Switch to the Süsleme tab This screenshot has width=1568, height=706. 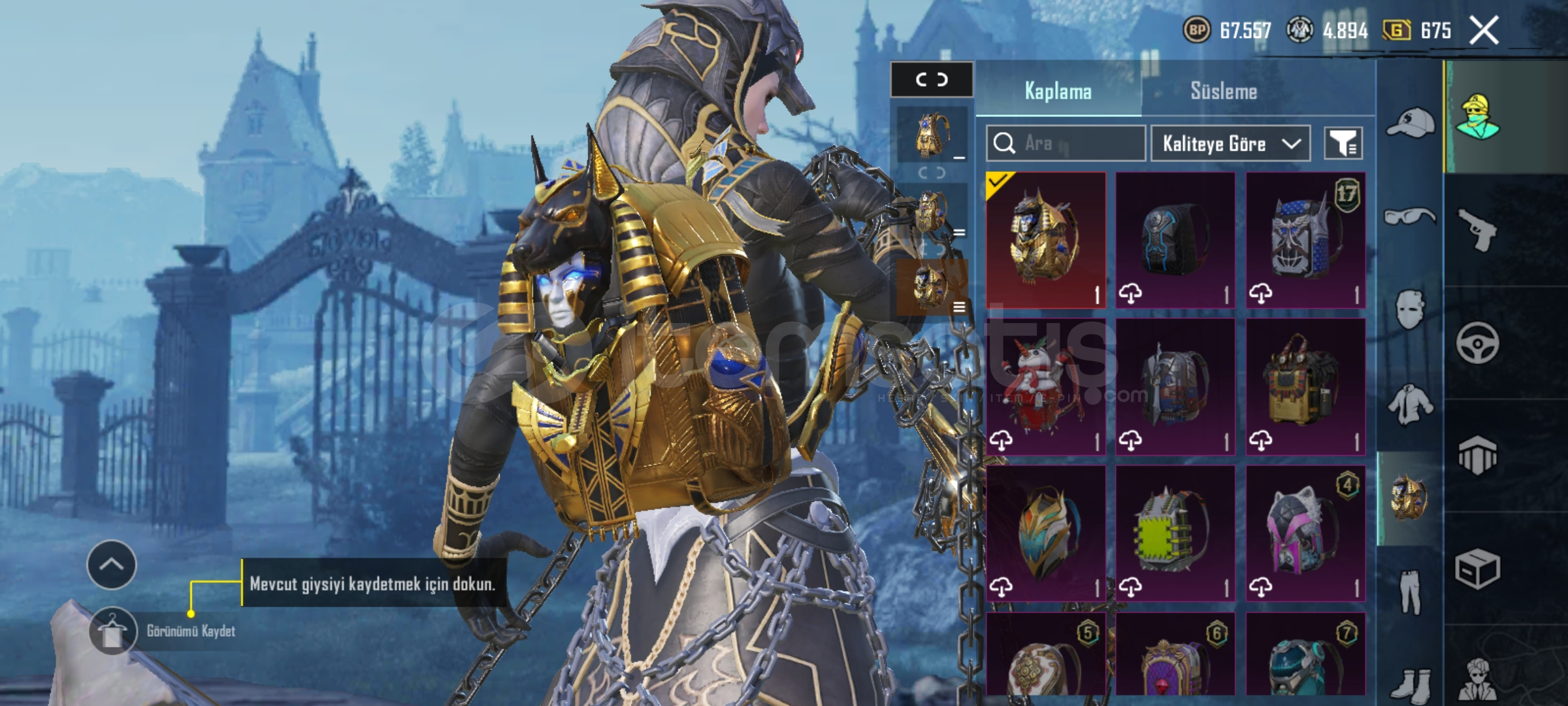click(x=1223, y=92)
